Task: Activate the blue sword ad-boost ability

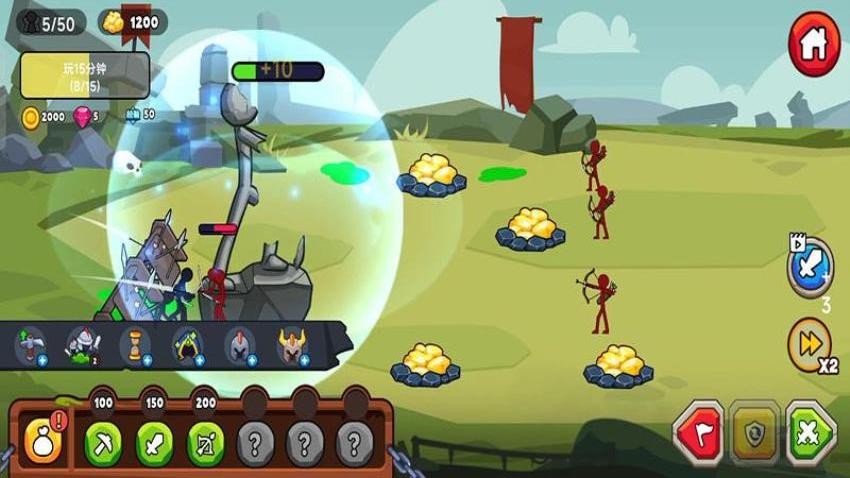Action: click(809, 268)
